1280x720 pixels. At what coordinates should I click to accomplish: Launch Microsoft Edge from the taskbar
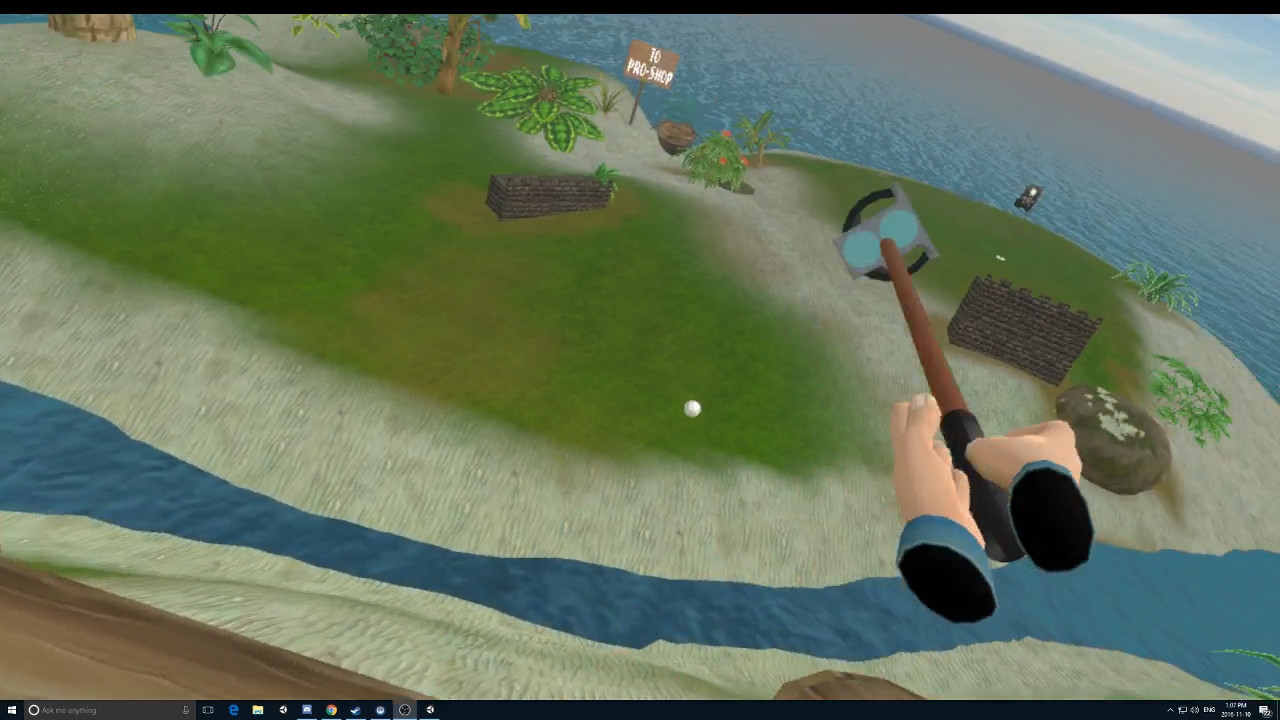pos(232,710)
